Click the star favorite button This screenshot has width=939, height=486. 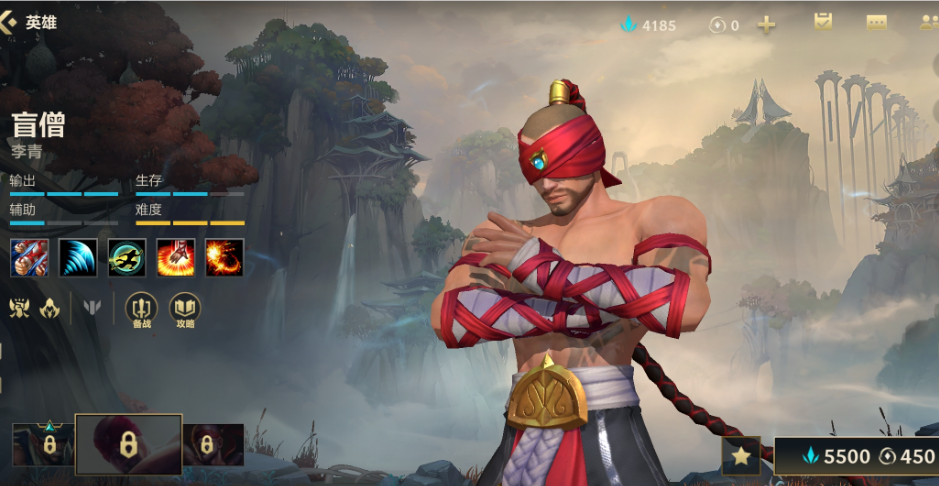740,456
